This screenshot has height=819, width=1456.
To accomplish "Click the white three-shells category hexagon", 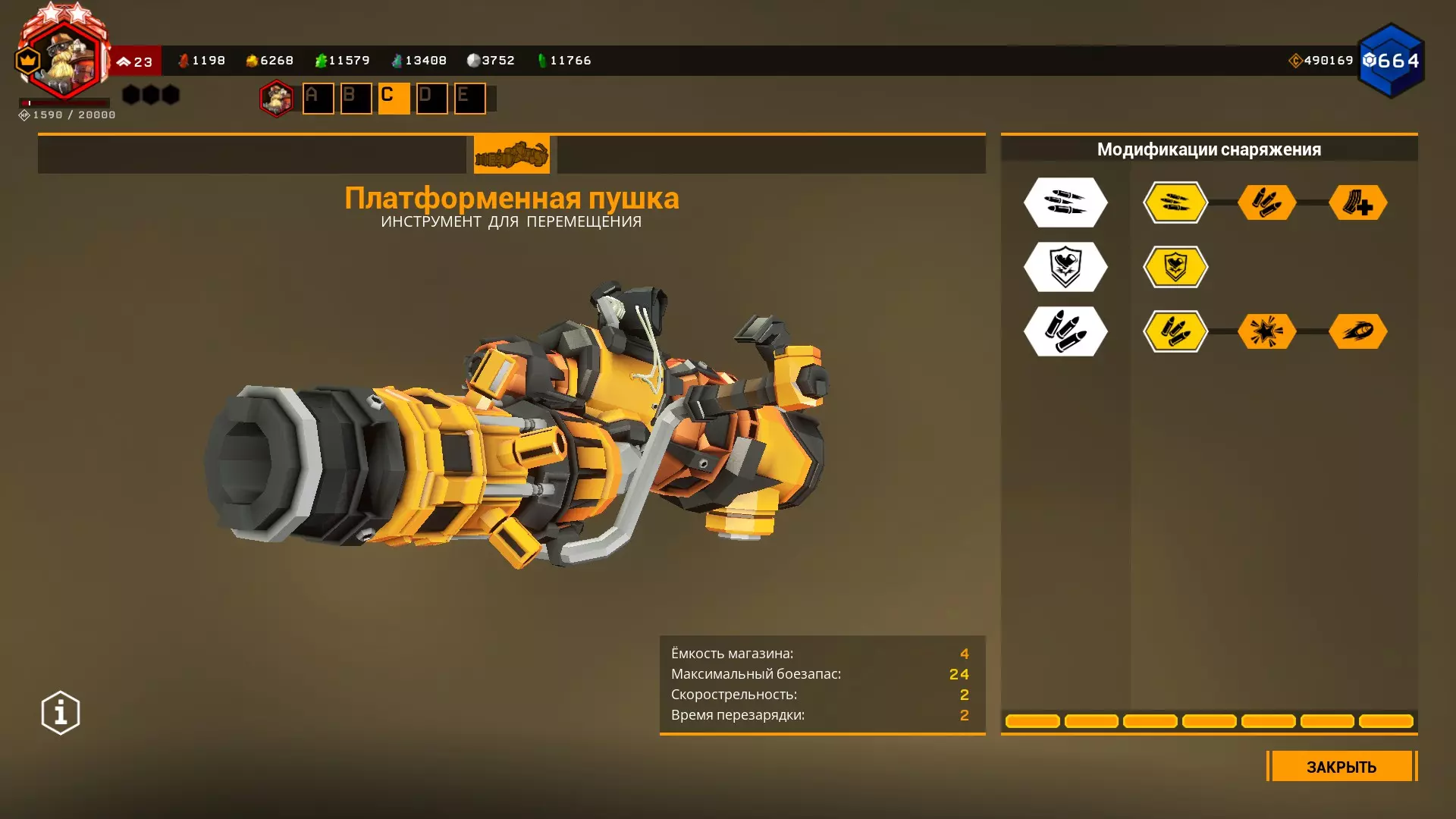I will coord(1065,331).
